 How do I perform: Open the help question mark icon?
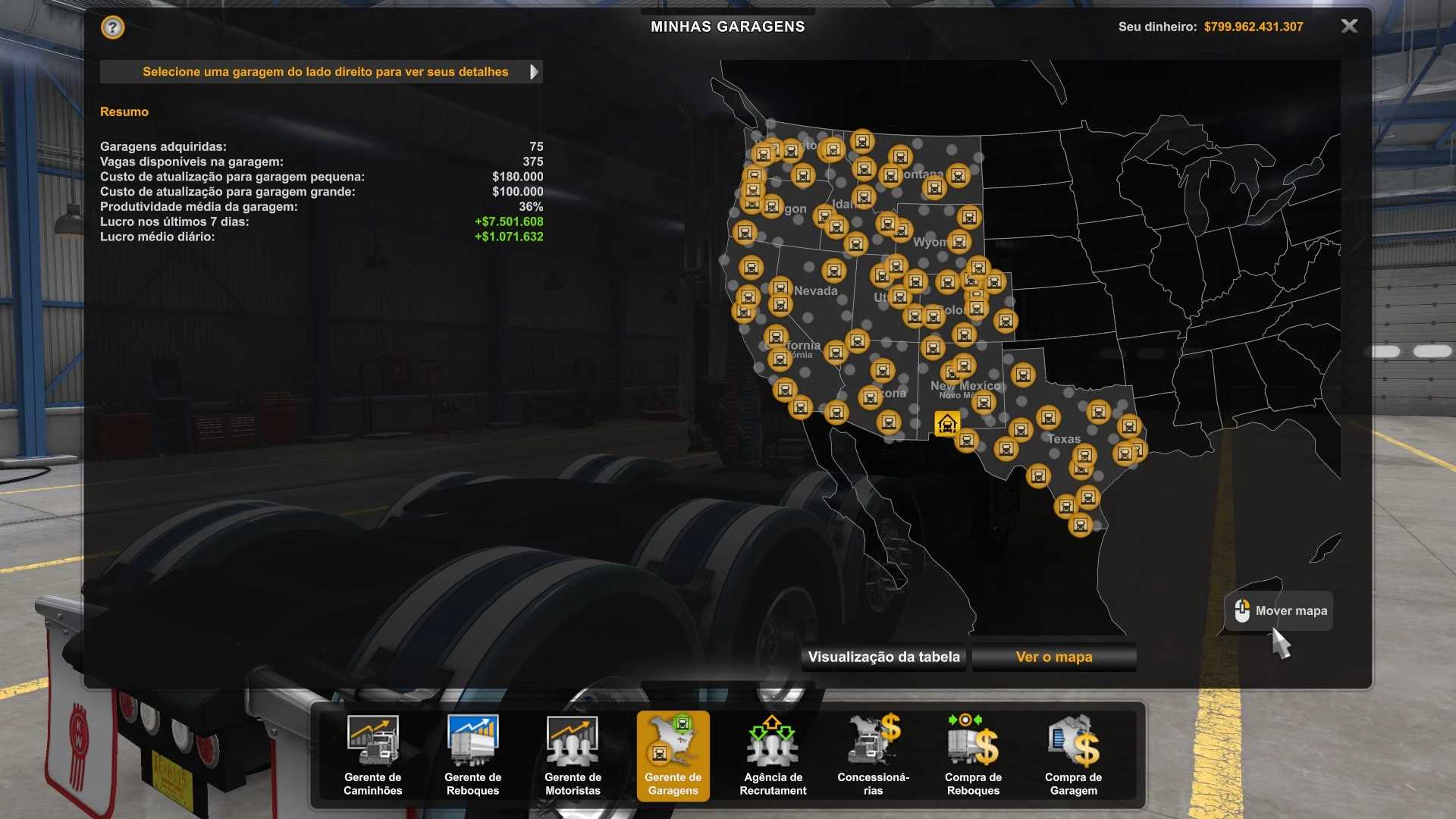click(x=112, y=28)
